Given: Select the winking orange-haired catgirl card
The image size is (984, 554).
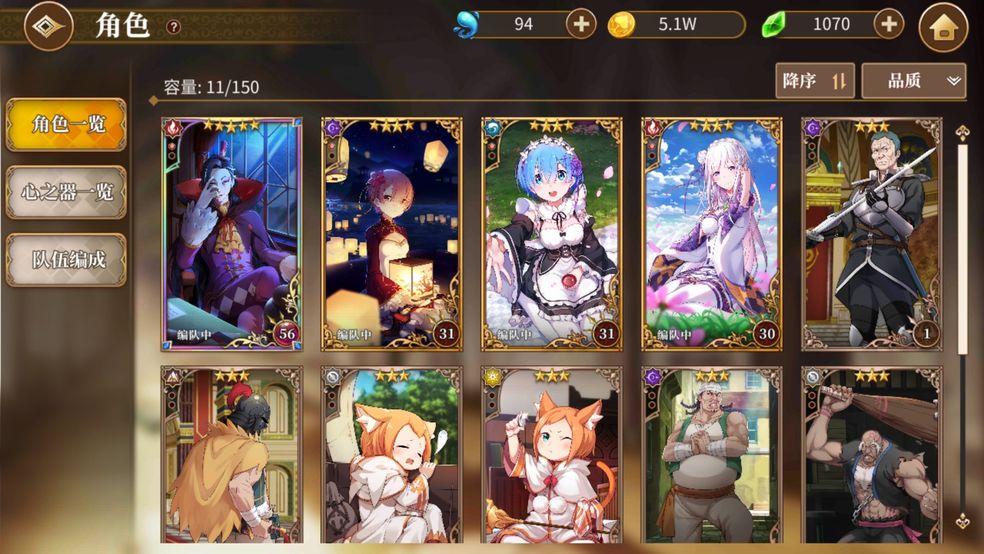Looking at the screenshot, I should click(552, 456).
